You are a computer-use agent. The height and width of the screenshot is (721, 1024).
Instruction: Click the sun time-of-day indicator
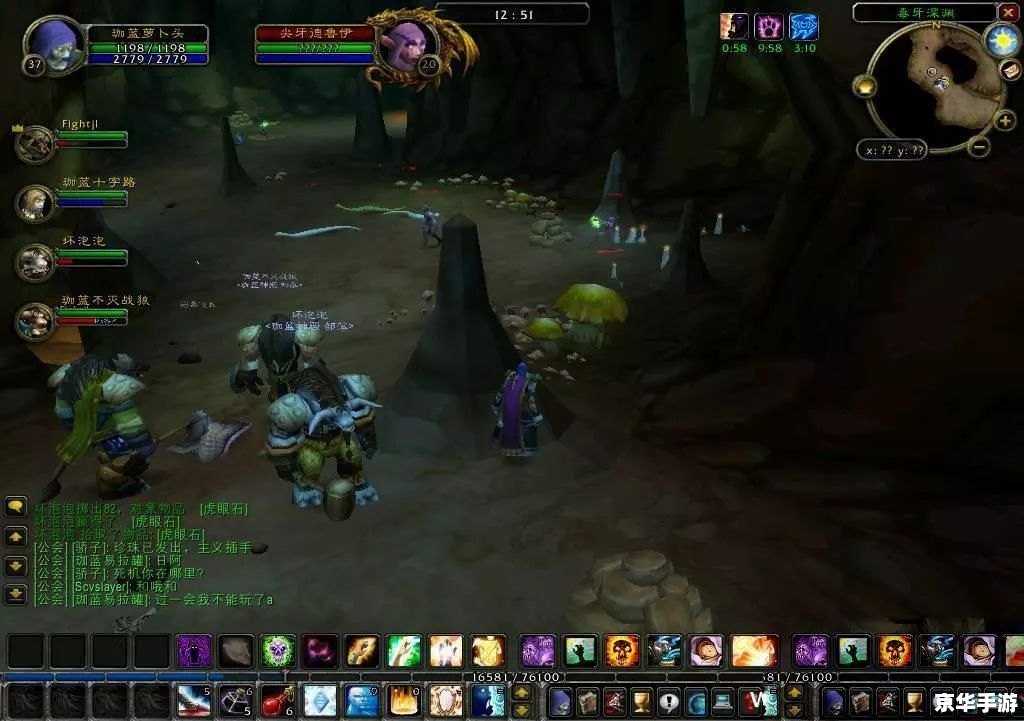(x=1000, y=40)
